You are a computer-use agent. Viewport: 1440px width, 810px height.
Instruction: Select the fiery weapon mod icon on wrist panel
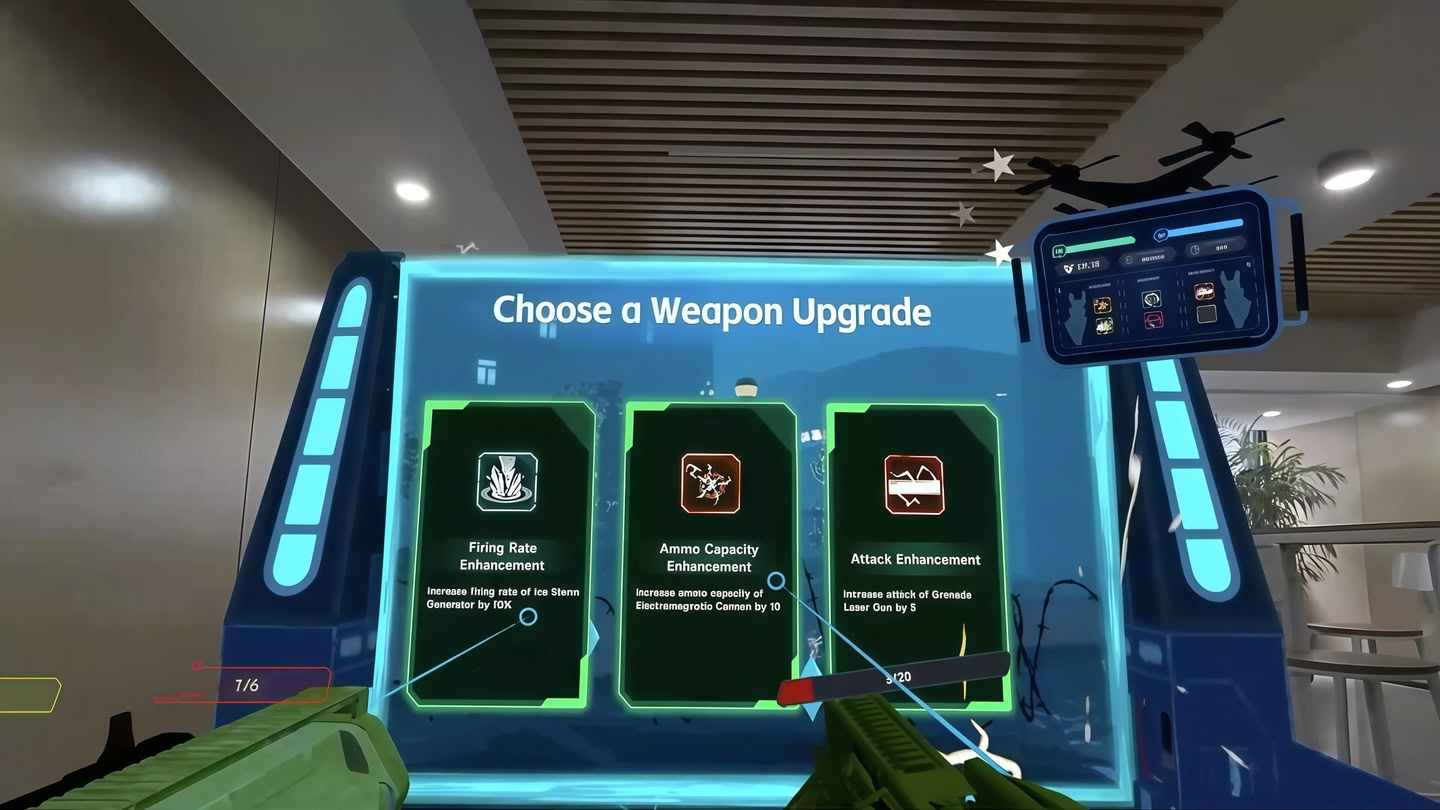1205,291
